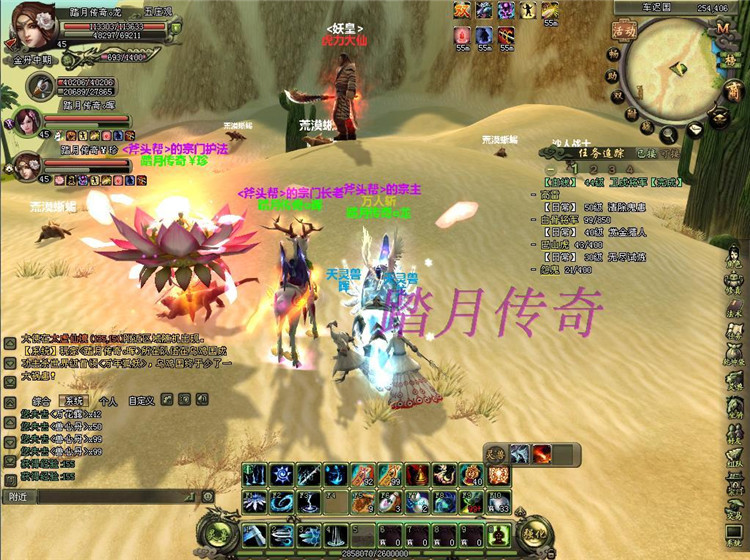
Task: Open the 活动 events button
Action: pyautogui.click(x=626, y=30)
